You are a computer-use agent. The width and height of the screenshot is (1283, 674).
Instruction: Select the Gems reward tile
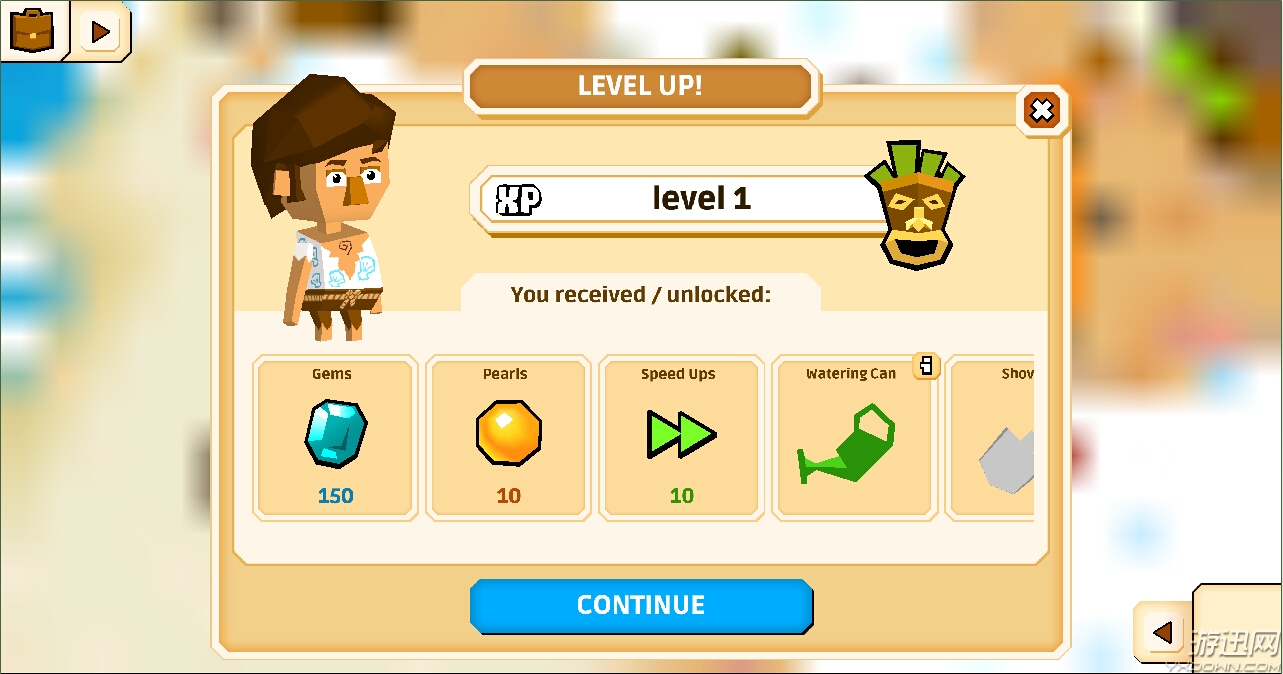point(334,437)
